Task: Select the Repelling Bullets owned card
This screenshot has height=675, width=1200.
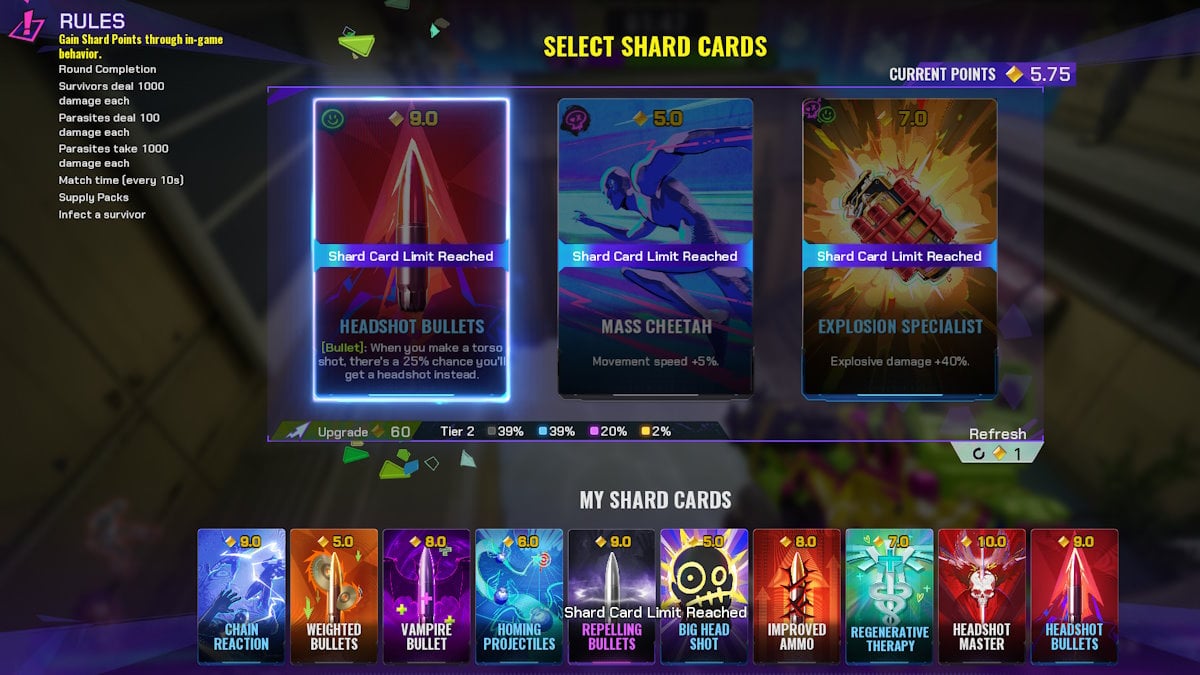Action: [611, 595]
